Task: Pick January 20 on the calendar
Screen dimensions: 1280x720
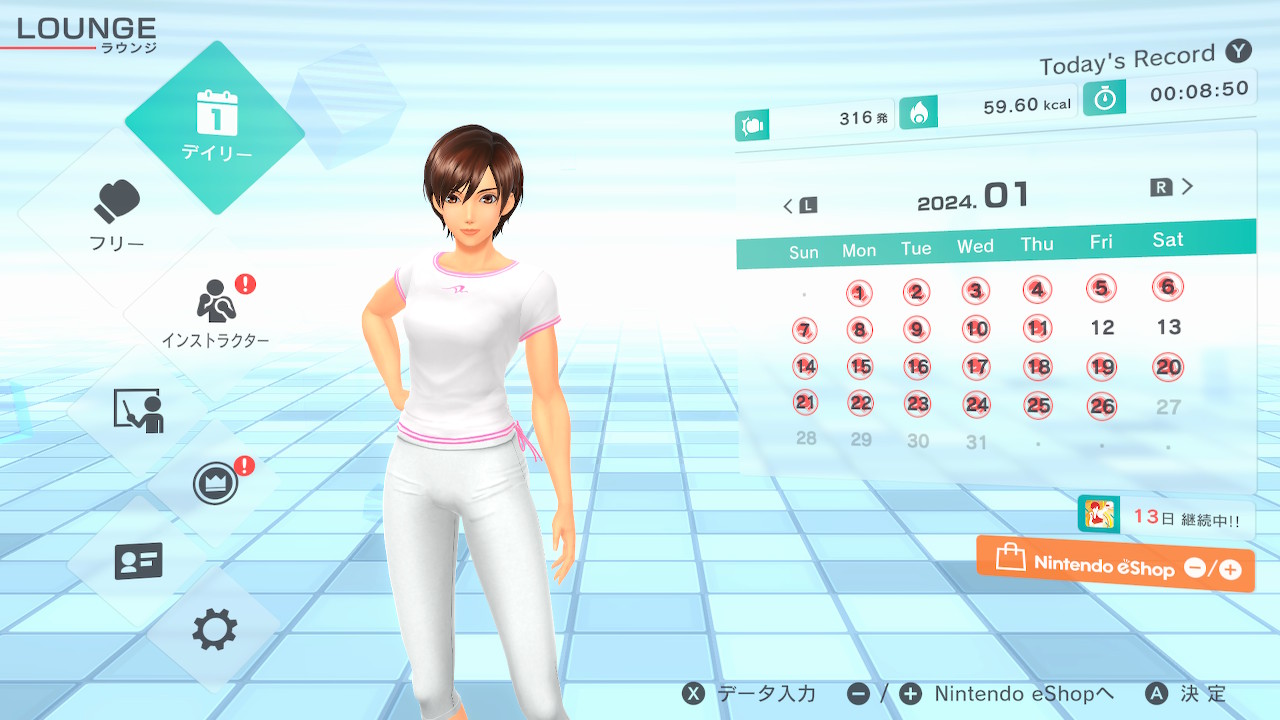Action: pos(1168,367)
